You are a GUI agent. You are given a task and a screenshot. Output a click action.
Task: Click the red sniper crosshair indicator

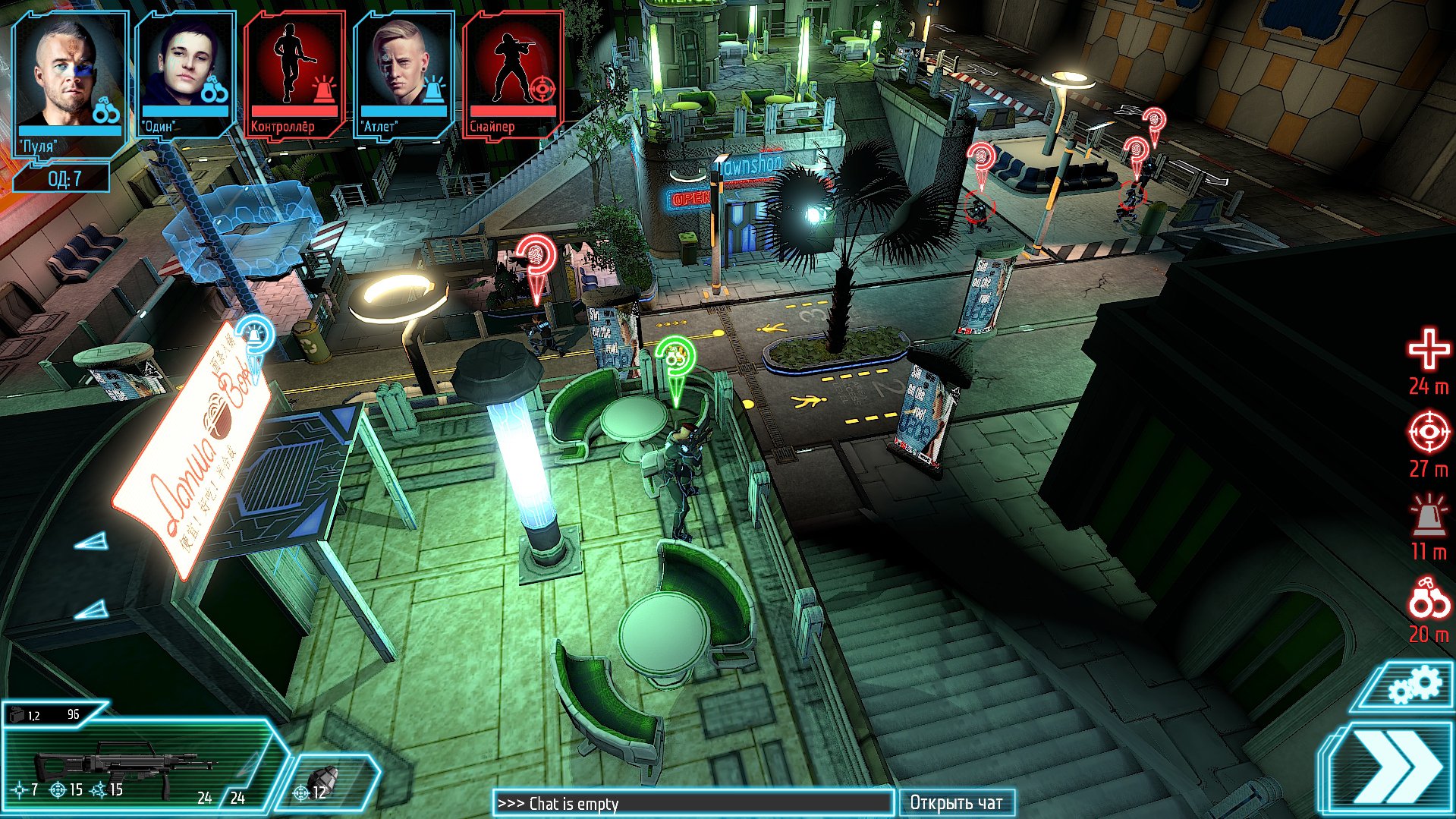point(1428,433)
